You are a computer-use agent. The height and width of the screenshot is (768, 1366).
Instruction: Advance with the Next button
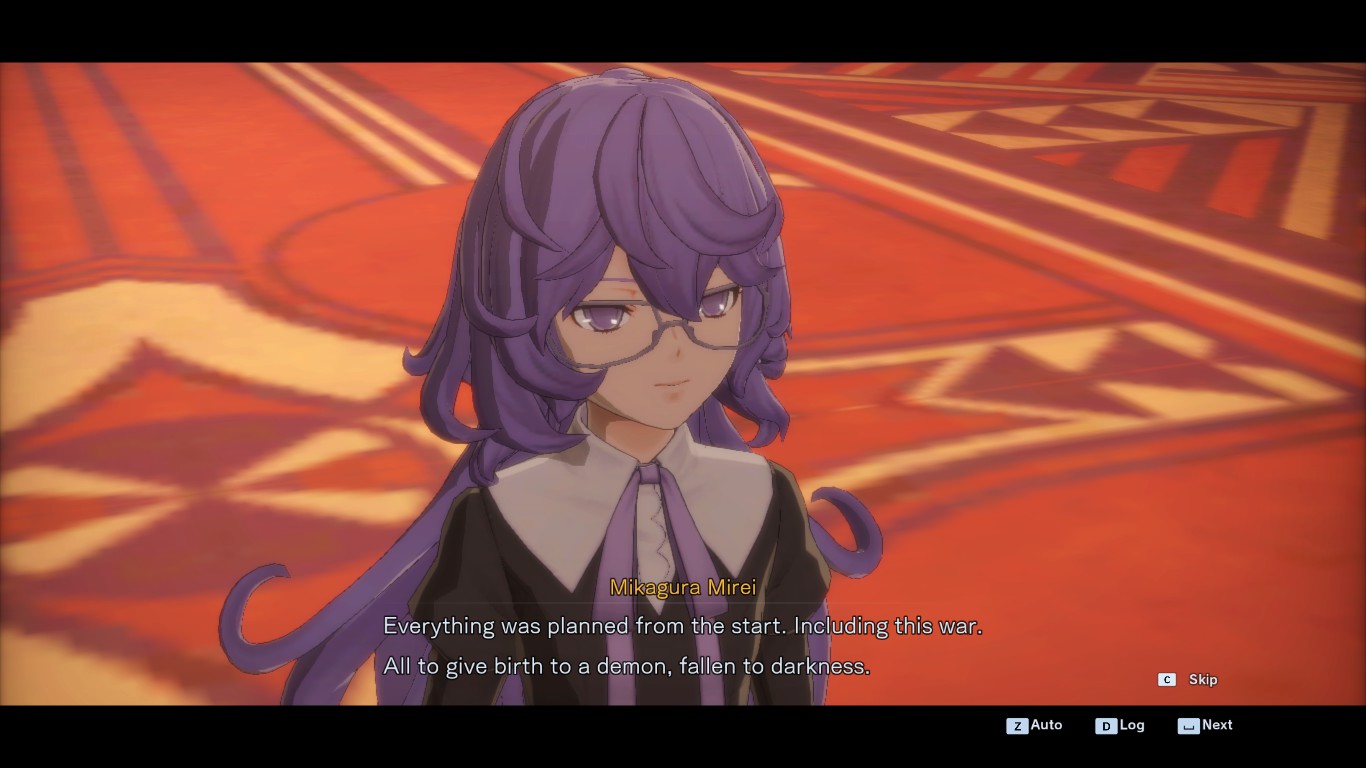(x=1205, y=725)
